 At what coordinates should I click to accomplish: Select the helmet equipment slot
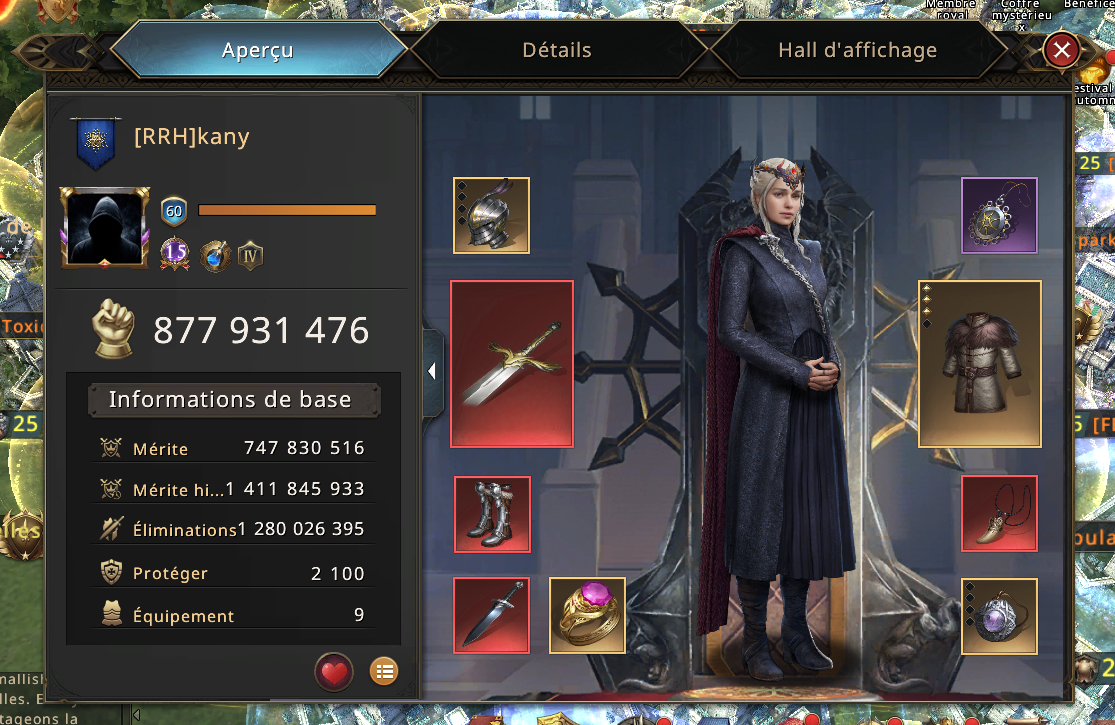coord(491,215)
